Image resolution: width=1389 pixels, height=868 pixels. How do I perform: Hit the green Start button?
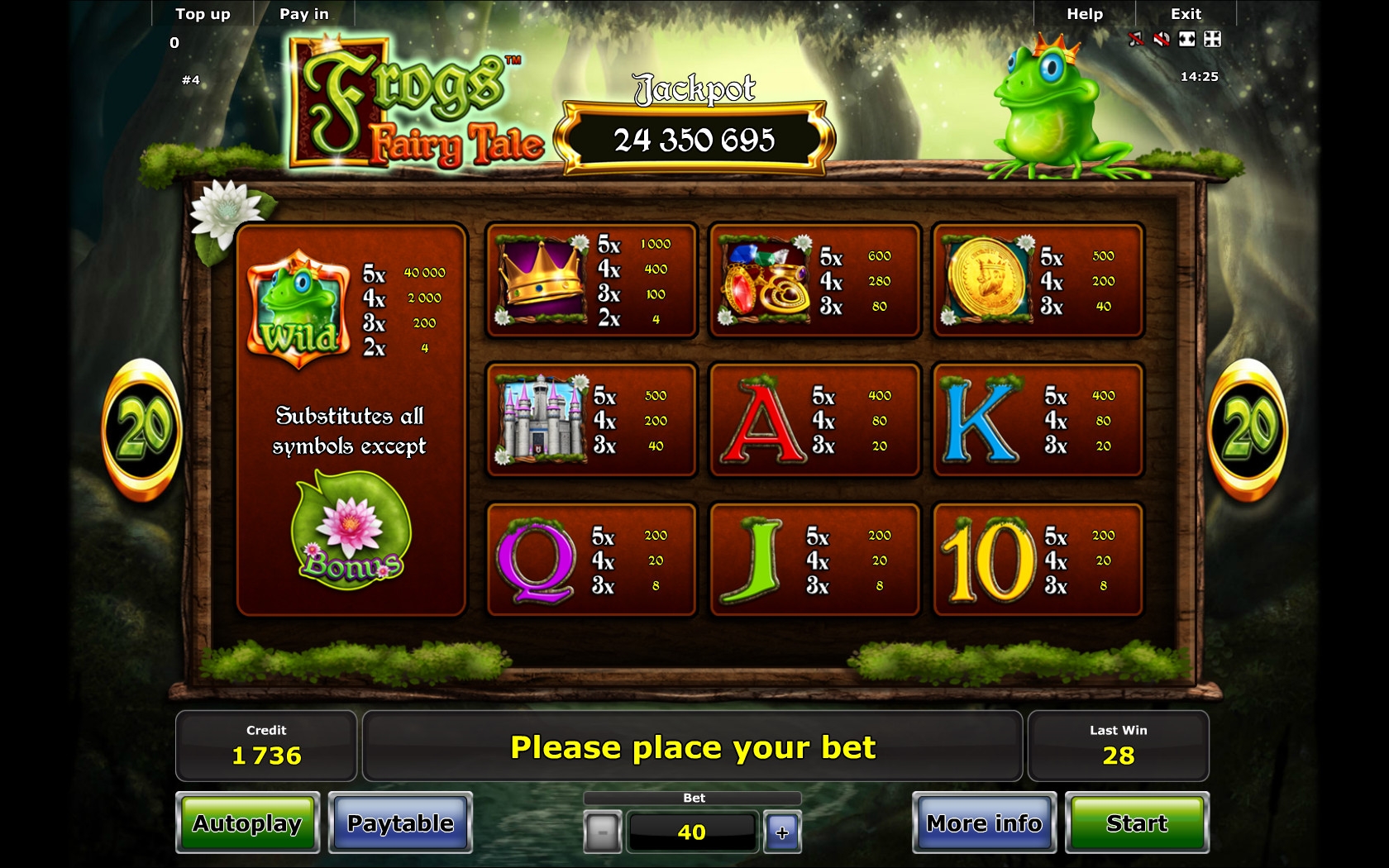pos(1137,823)
